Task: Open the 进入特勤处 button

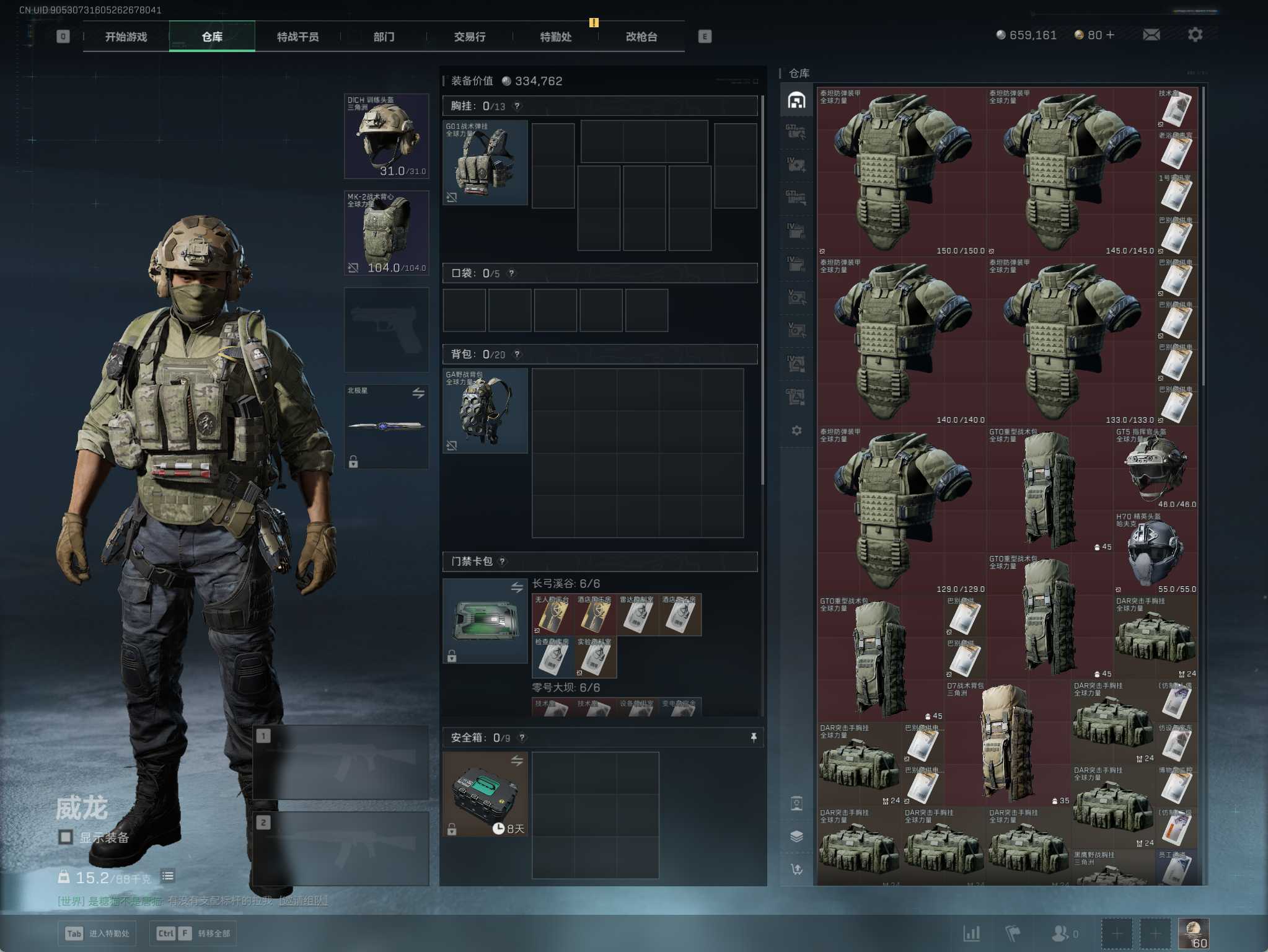Action: coord(97,933)
